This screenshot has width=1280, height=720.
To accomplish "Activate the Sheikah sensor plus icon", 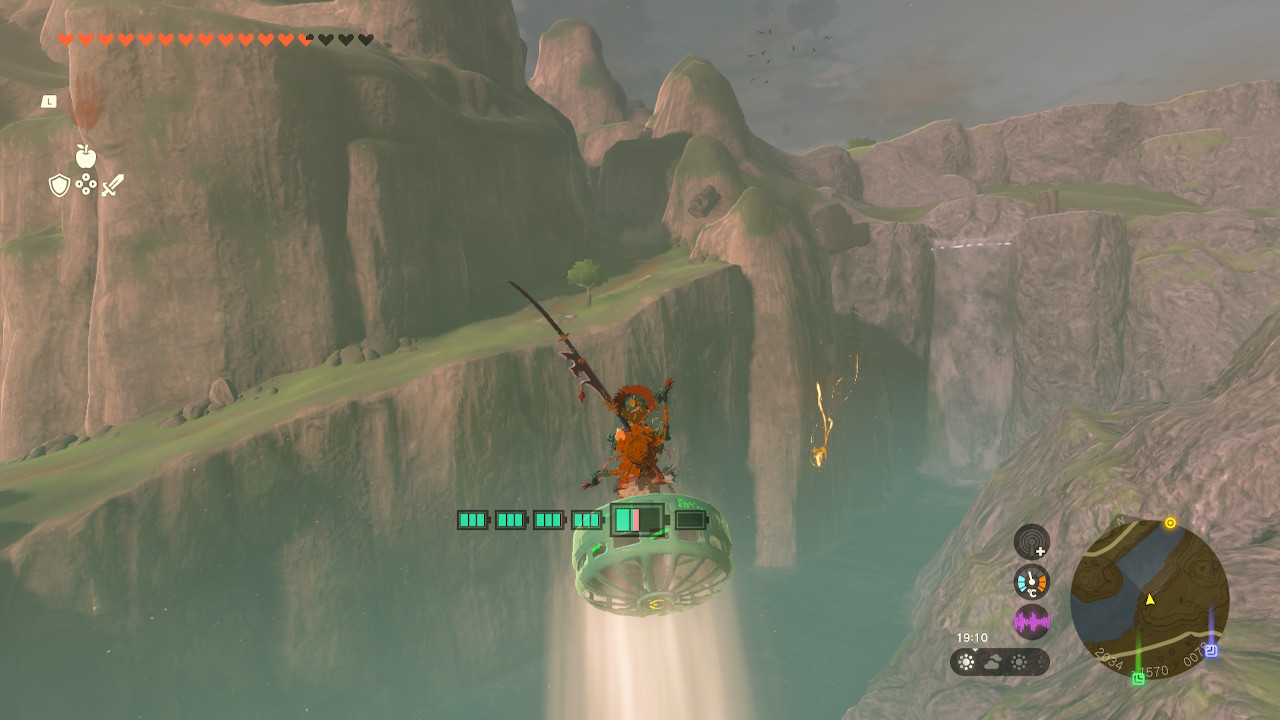I will click(1031, 542).
